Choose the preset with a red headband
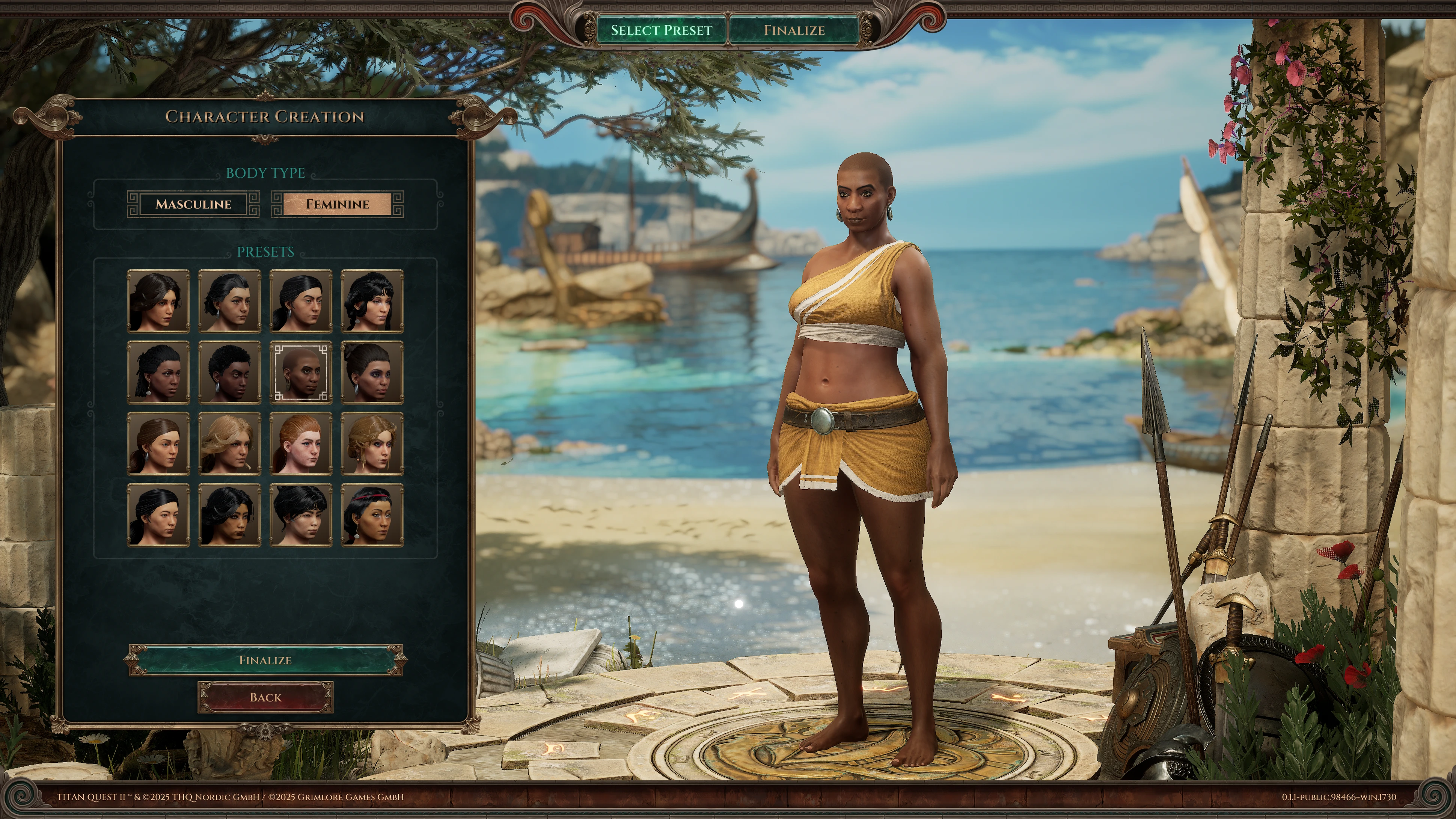The width and height of the screenshot is (1456, 819). [372, 515]
